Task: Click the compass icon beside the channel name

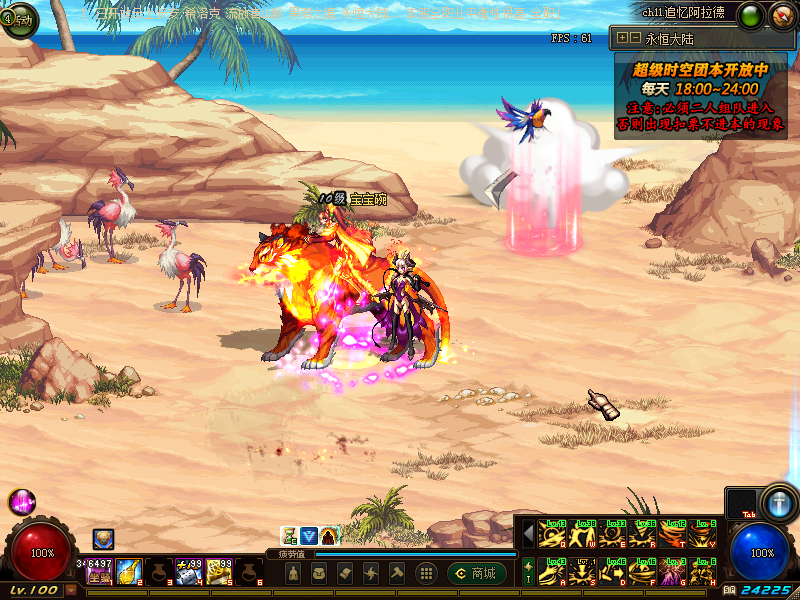Action: coord(782,15)
